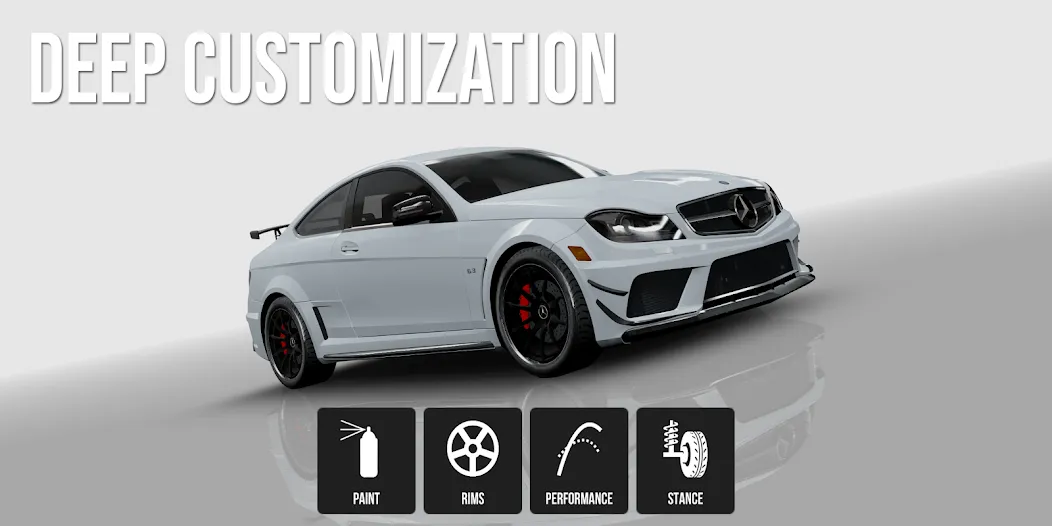
Task: Choose the Performance upgrade tile
Action: tap(579, 460)
